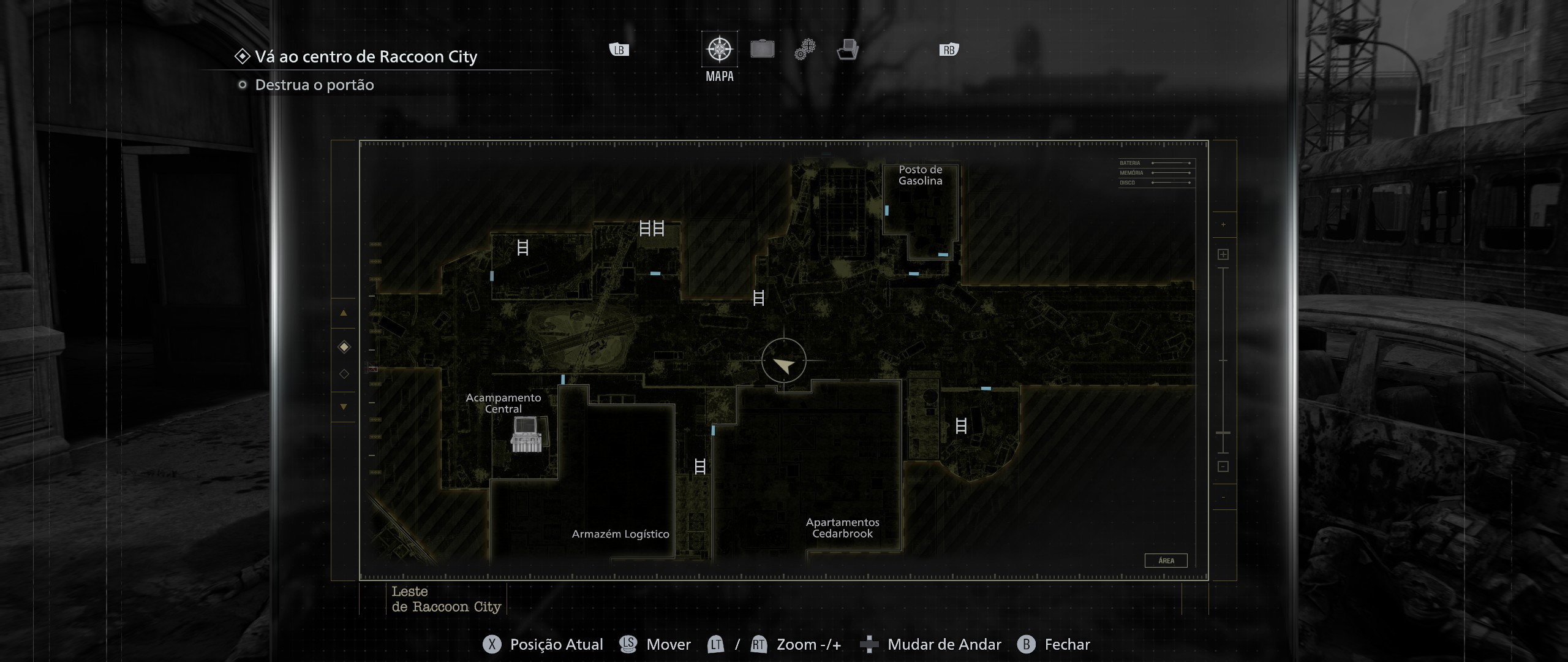Select the Apartamentos Cedarbrook map label

click(842, 528)
